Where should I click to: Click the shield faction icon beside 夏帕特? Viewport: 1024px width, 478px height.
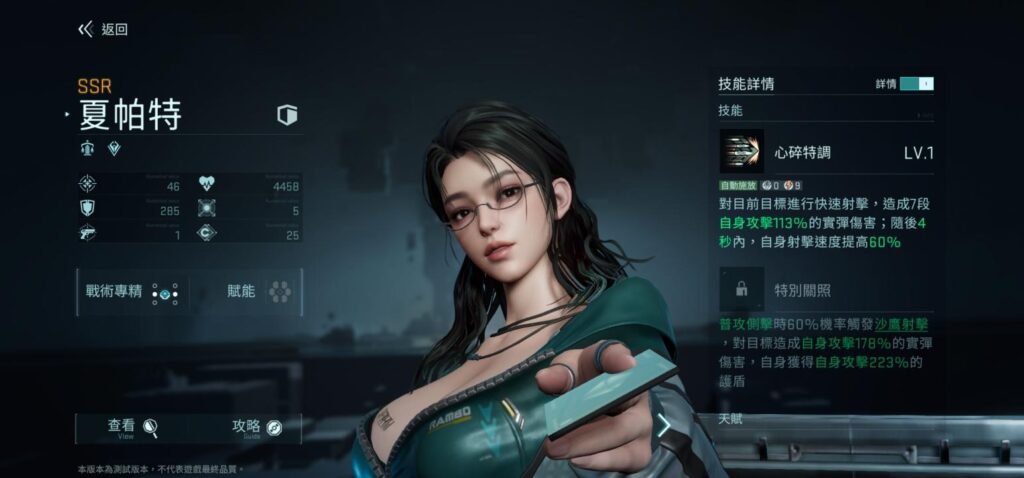pos(288,115)
